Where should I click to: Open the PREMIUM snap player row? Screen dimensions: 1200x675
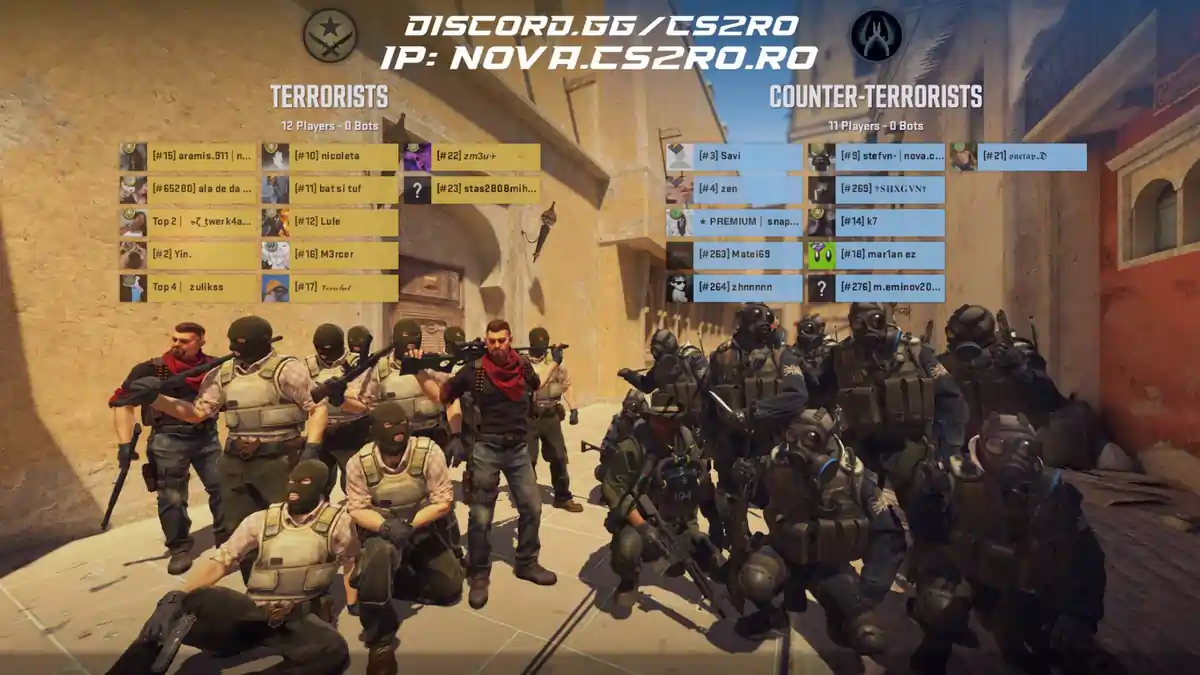pyautogui.click(x=734, y=222)
